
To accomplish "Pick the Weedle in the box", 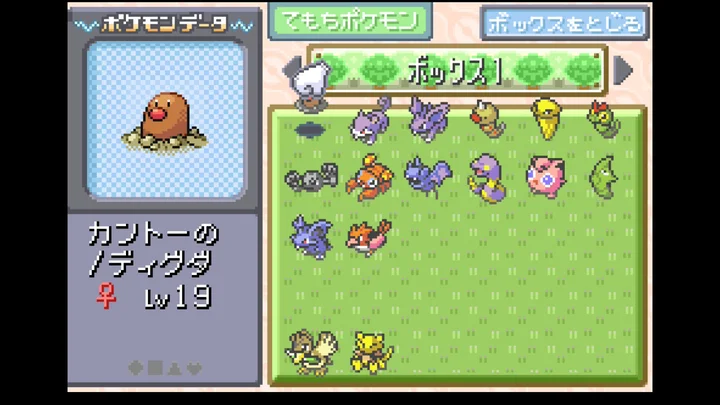I will pos(489,118).
